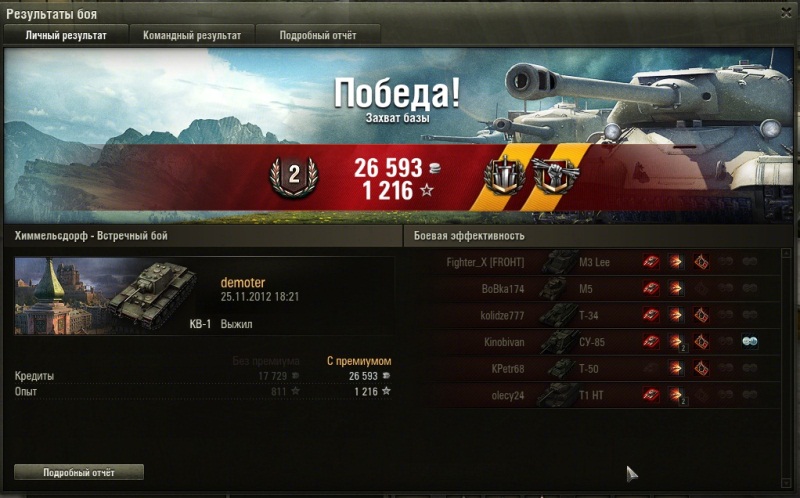The width and height of the screenshot is (800, 498).
Task: Select the Fighter_X M3 Lee row
Action: [x=600, y=263]
